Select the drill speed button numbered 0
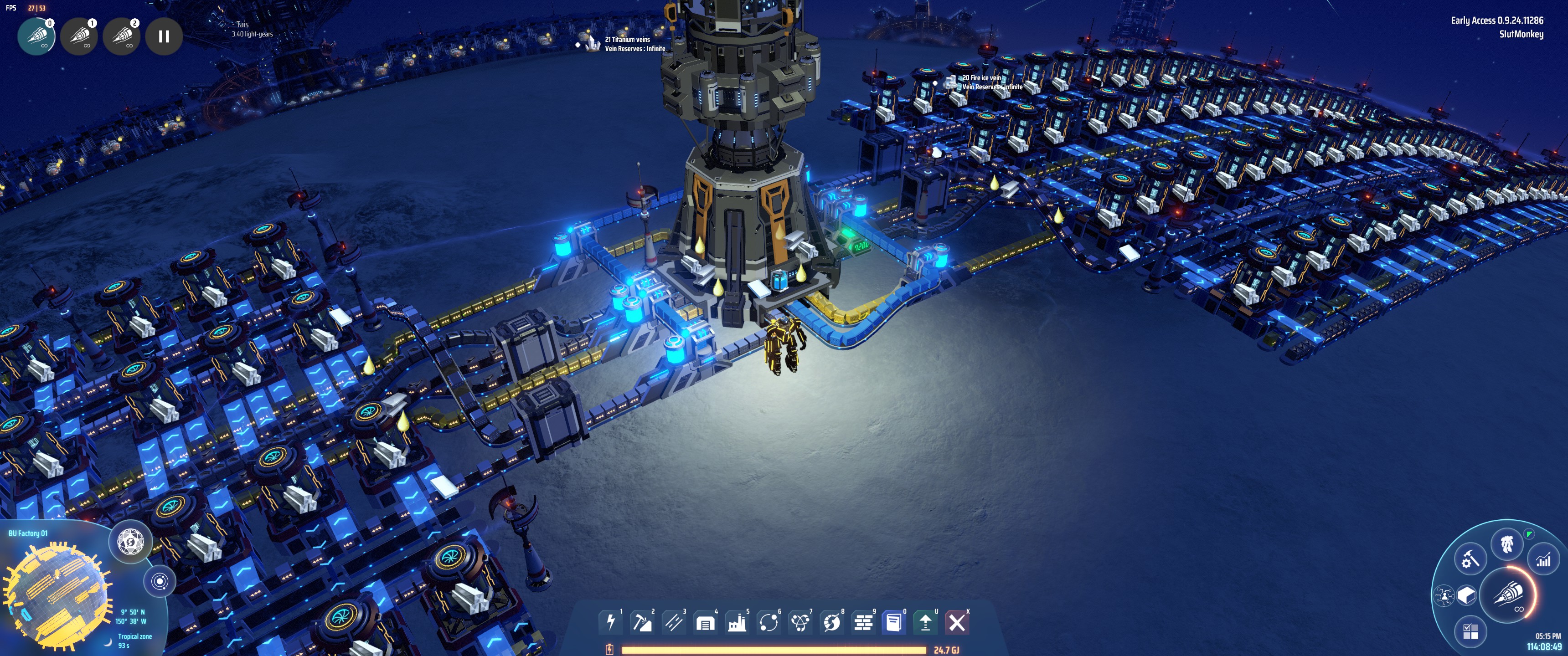The image size is (1568, 656). click(x=36, y=36)
